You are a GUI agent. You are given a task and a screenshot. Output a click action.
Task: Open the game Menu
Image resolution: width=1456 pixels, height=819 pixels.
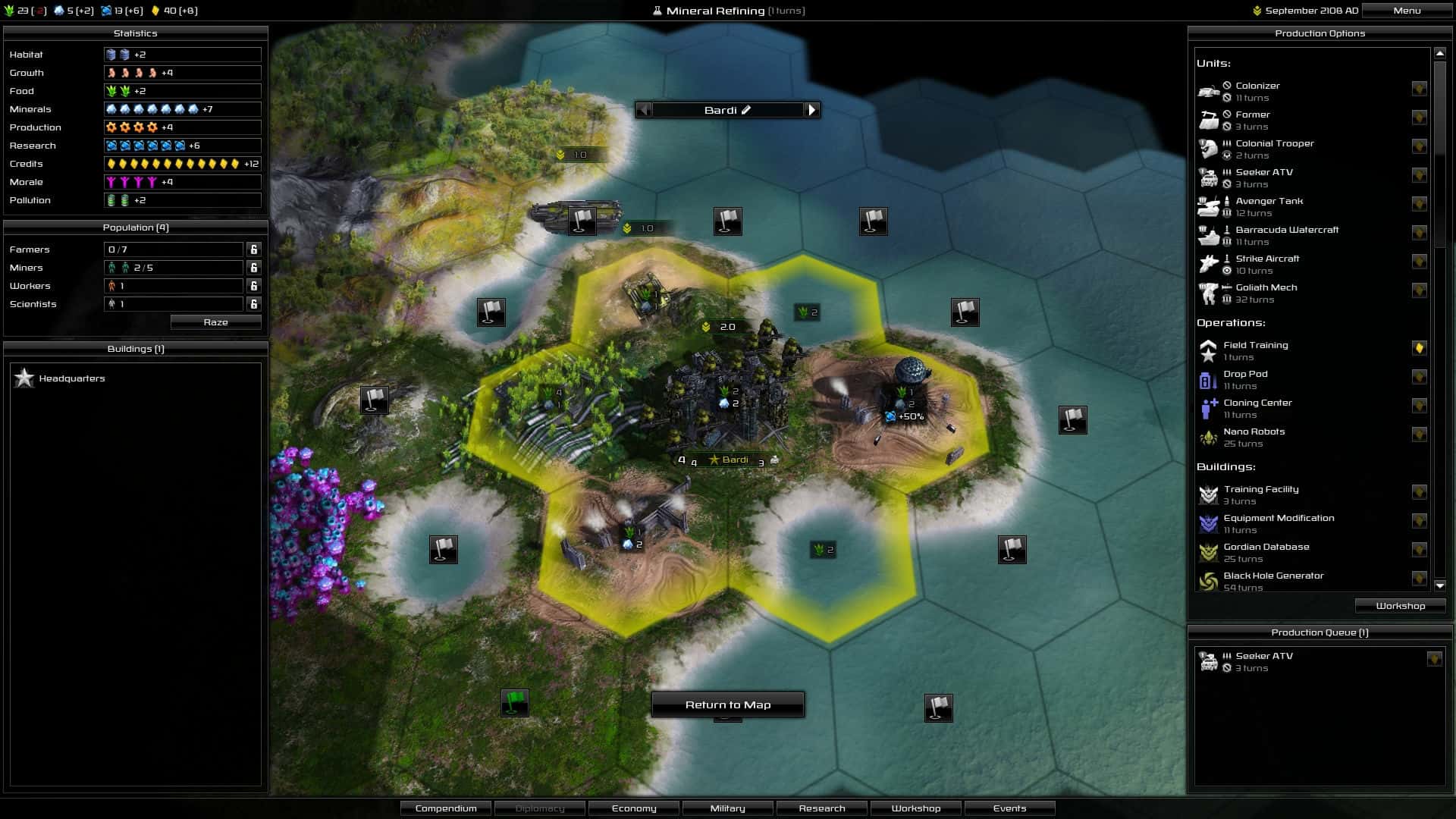(1407, 11)
